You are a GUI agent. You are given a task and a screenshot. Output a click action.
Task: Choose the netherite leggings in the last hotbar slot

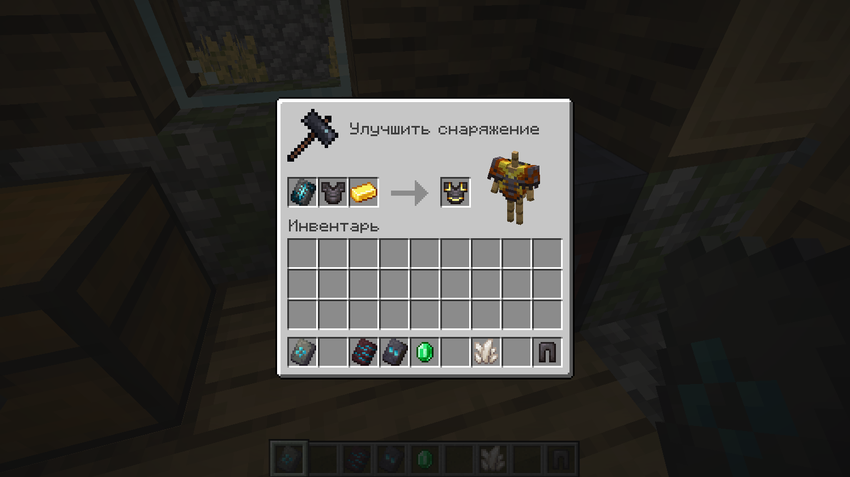[x=547, y=352]
